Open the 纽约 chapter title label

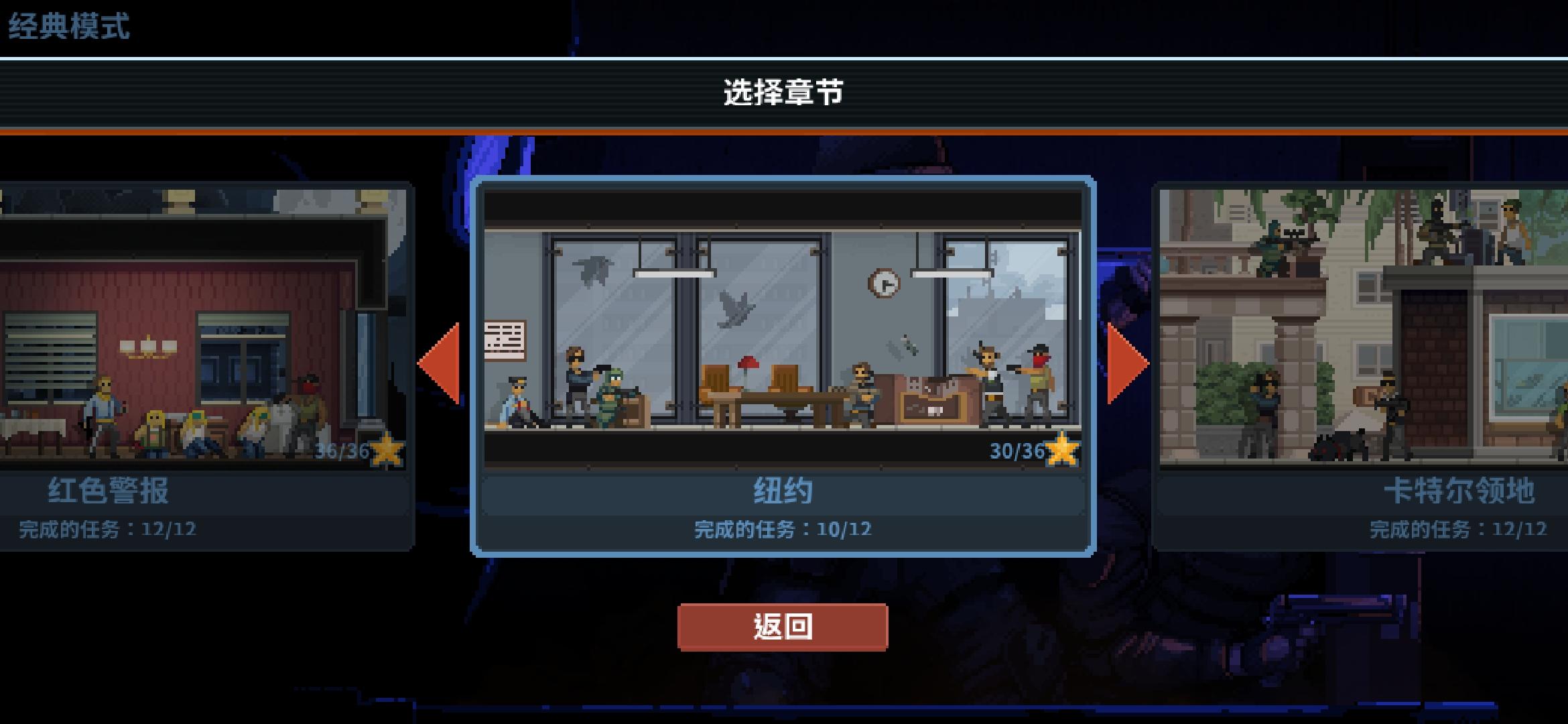784,489
